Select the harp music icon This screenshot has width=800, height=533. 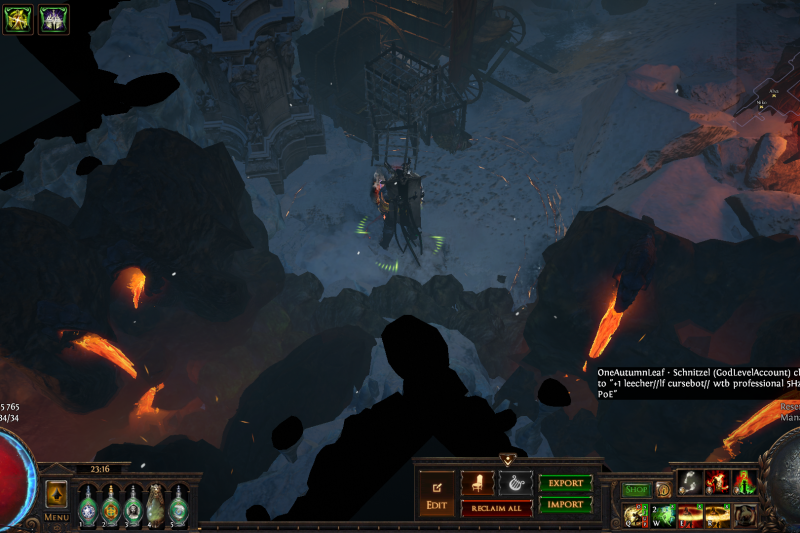coord(515,482)
